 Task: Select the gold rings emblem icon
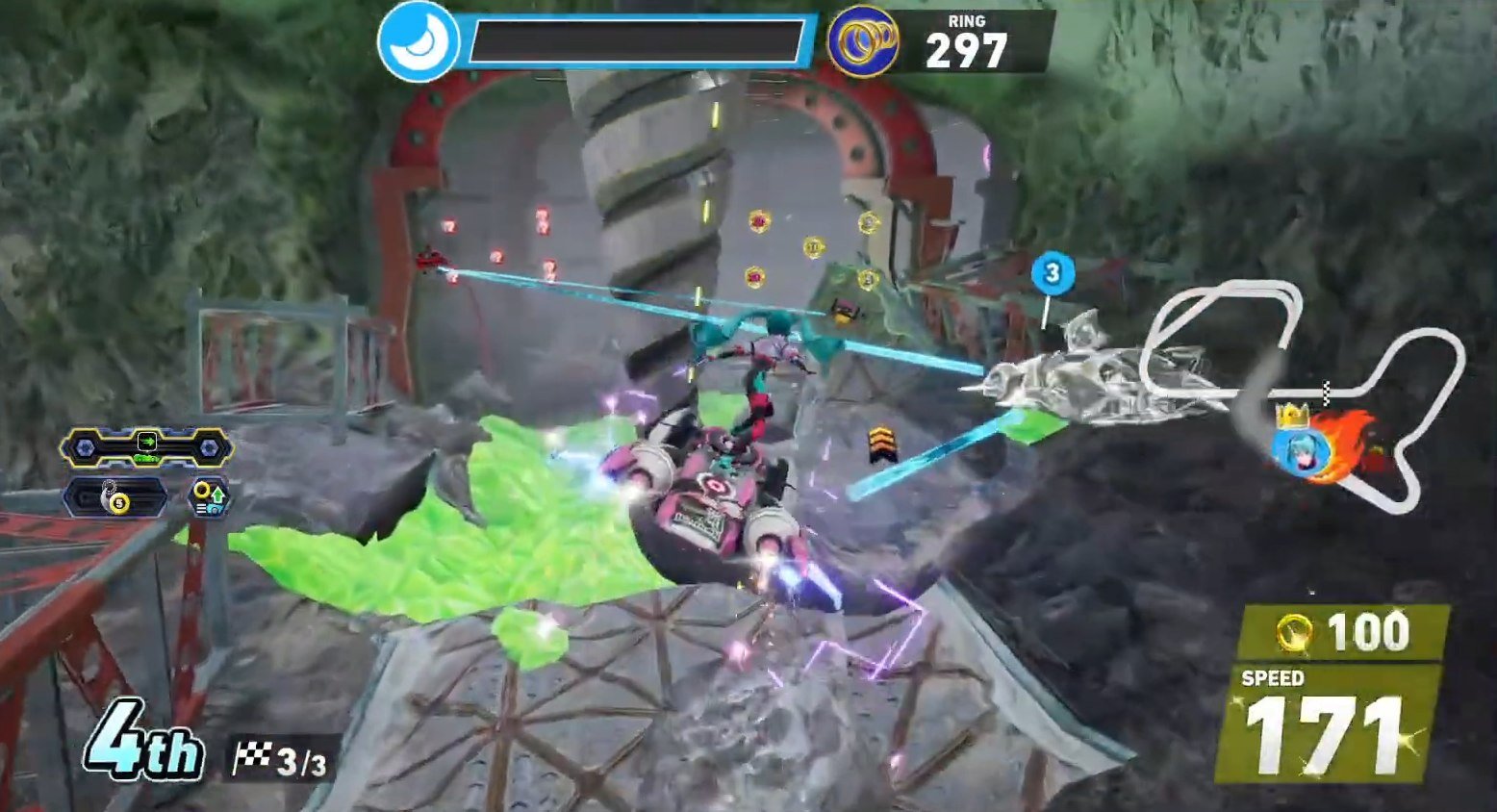[x=862, y=42]
